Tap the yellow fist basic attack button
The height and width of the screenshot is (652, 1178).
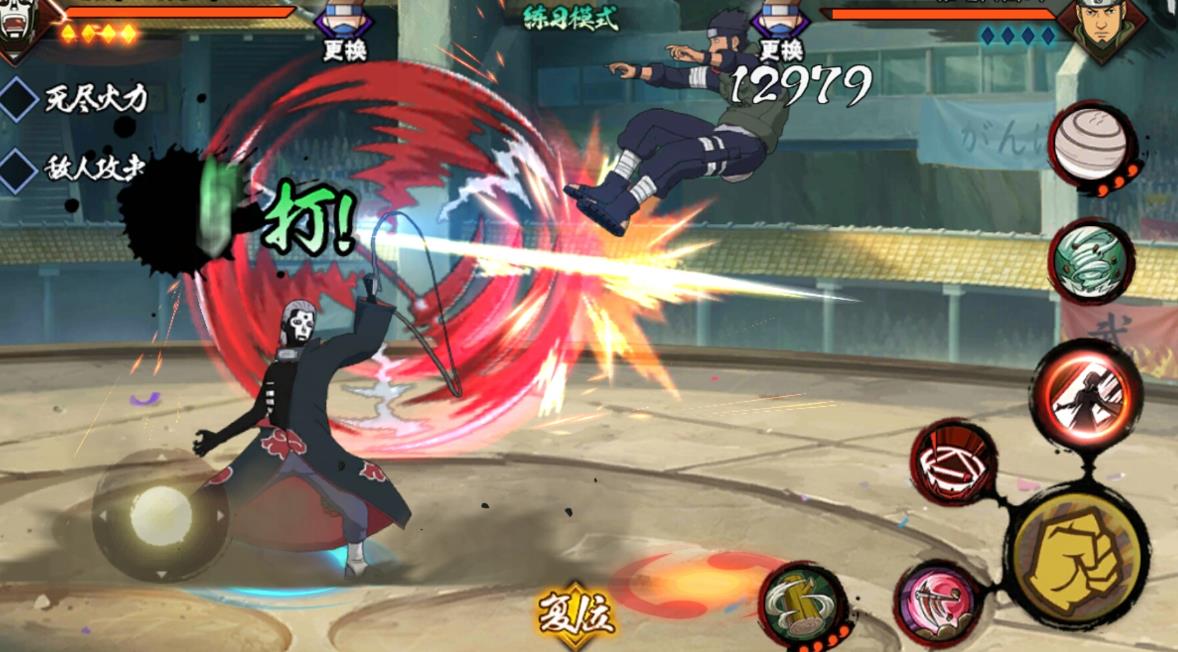(1079, 553)
